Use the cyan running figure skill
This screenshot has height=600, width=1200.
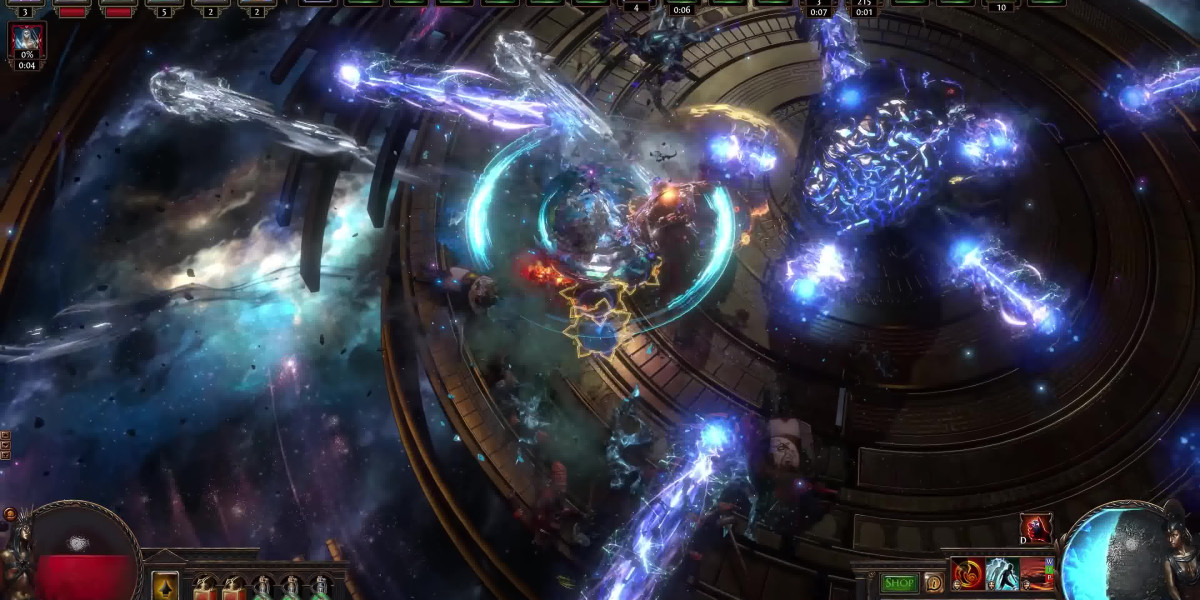pos(1002,575)
